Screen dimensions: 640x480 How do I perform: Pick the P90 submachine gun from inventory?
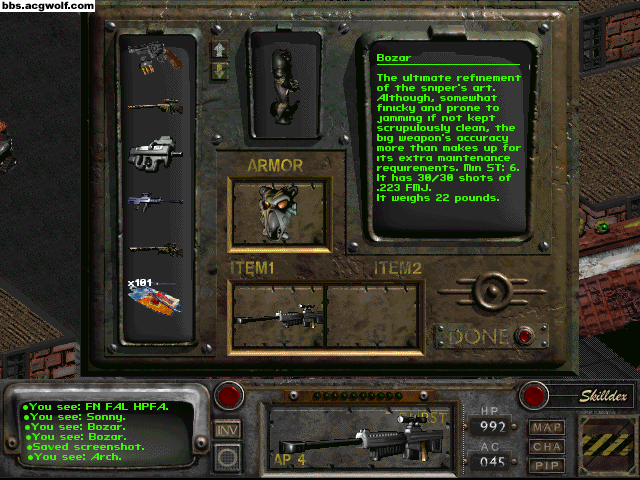[x=155, y=151]
